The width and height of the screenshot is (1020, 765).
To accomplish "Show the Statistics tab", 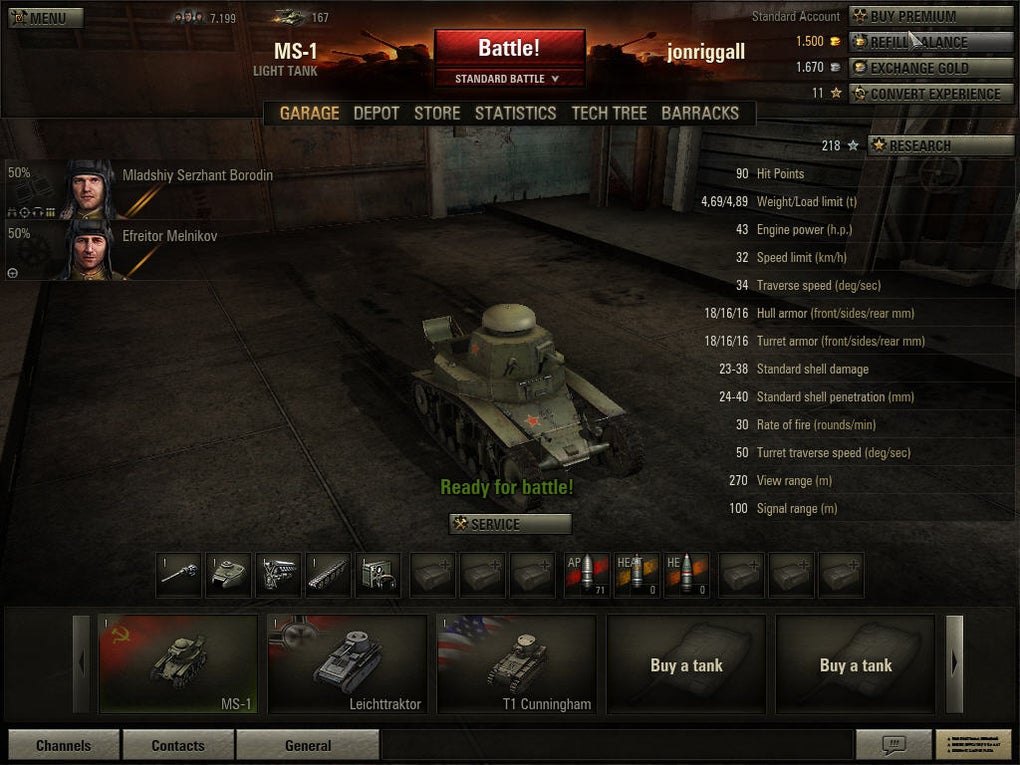I will 515,113.
